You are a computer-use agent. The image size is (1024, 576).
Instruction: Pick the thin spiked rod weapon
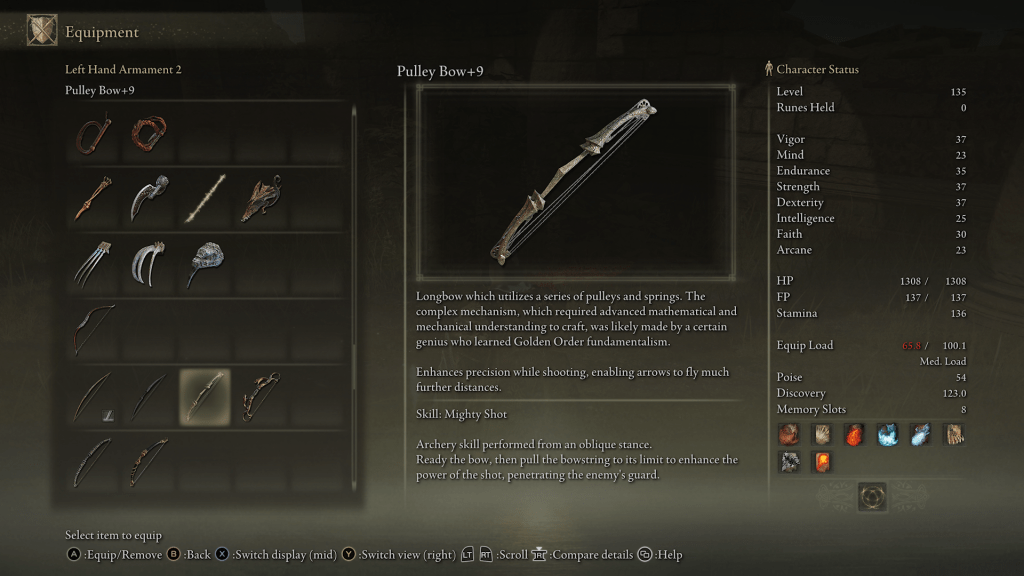coord(204,198)
